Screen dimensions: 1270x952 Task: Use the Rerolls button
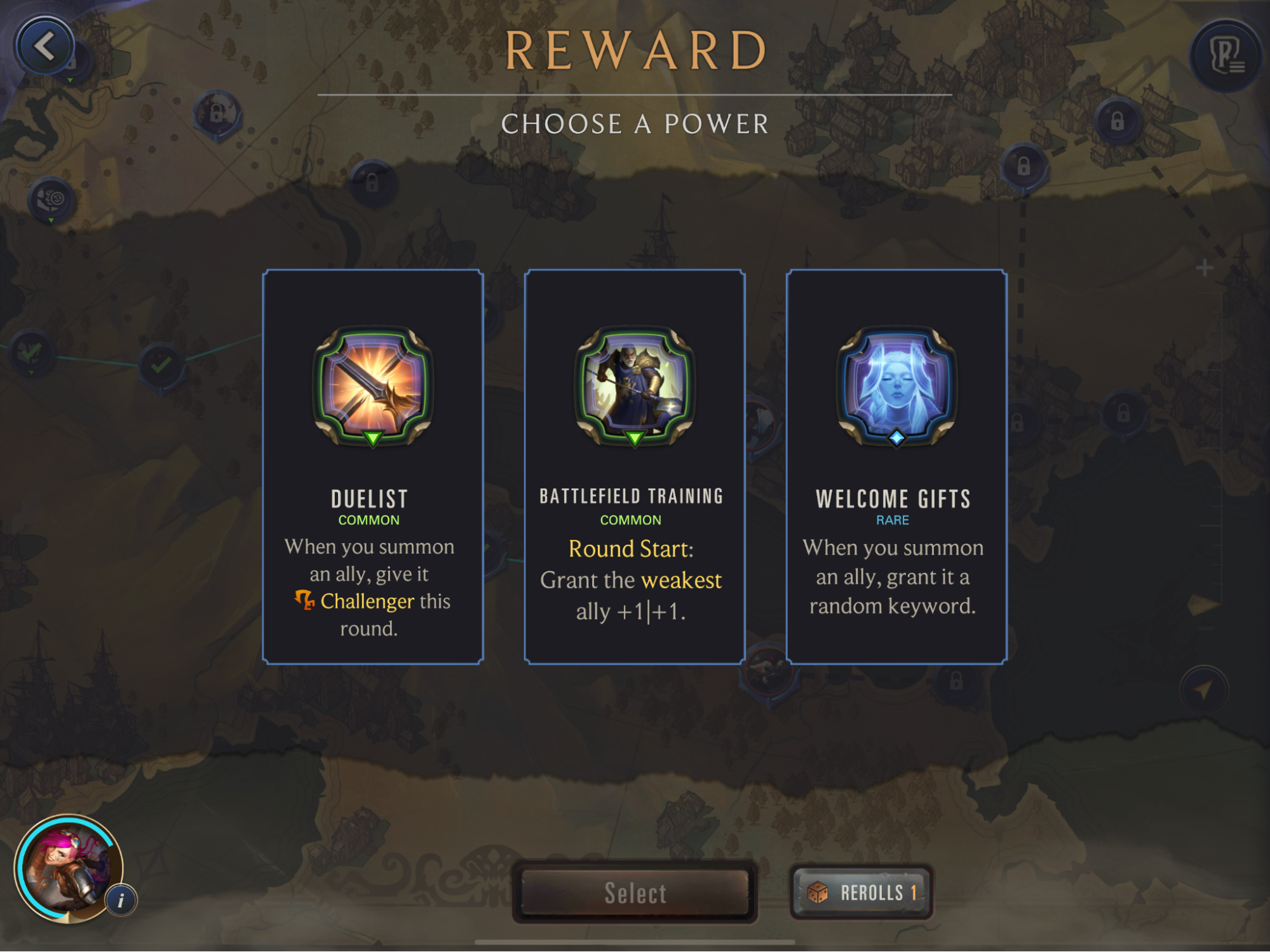pos(861,892)
